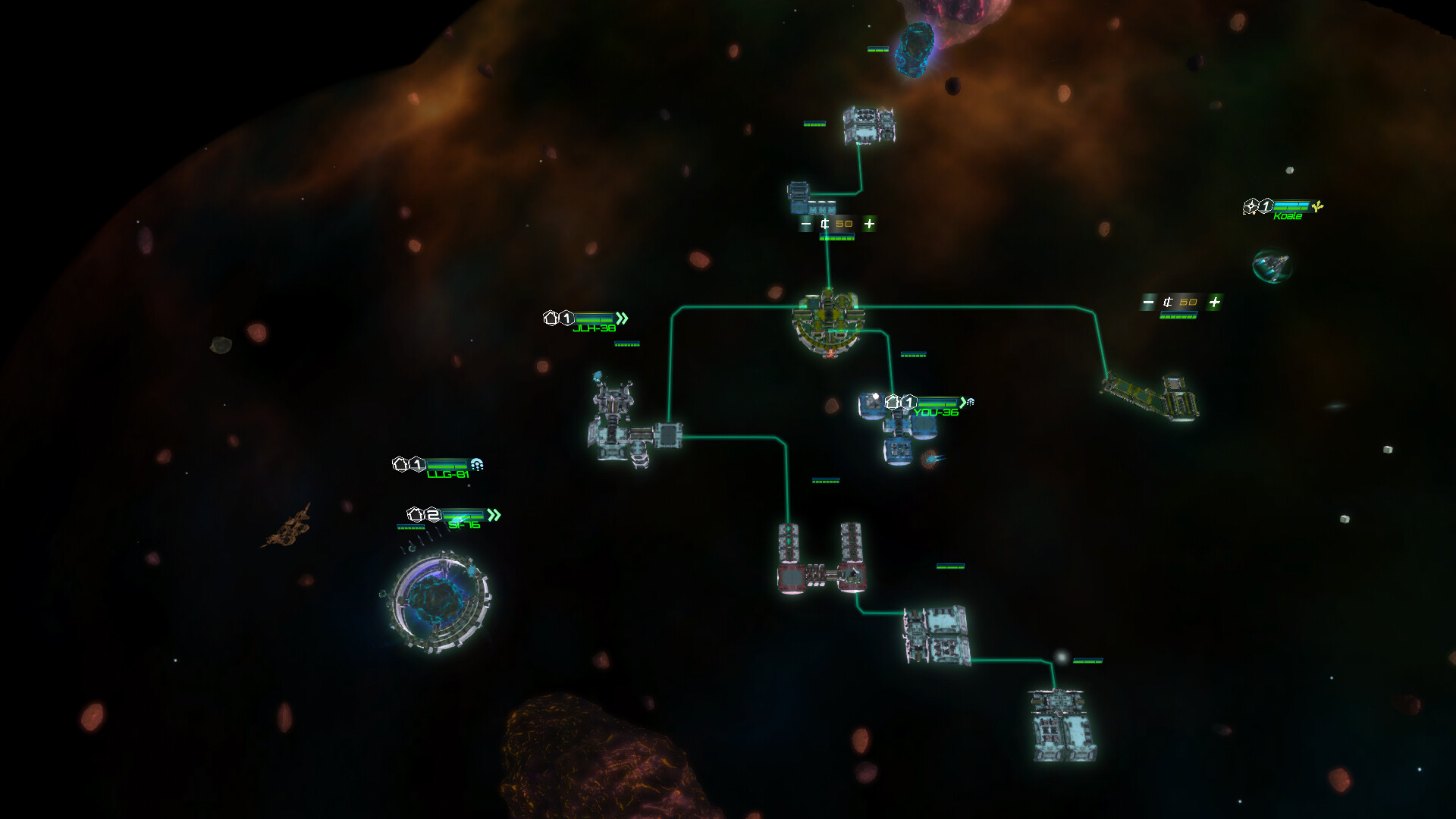Select the home icon beside YOU-36
Image resolution: width=1456 pixels, height=819 pixels.
click(x=892, y=401)
